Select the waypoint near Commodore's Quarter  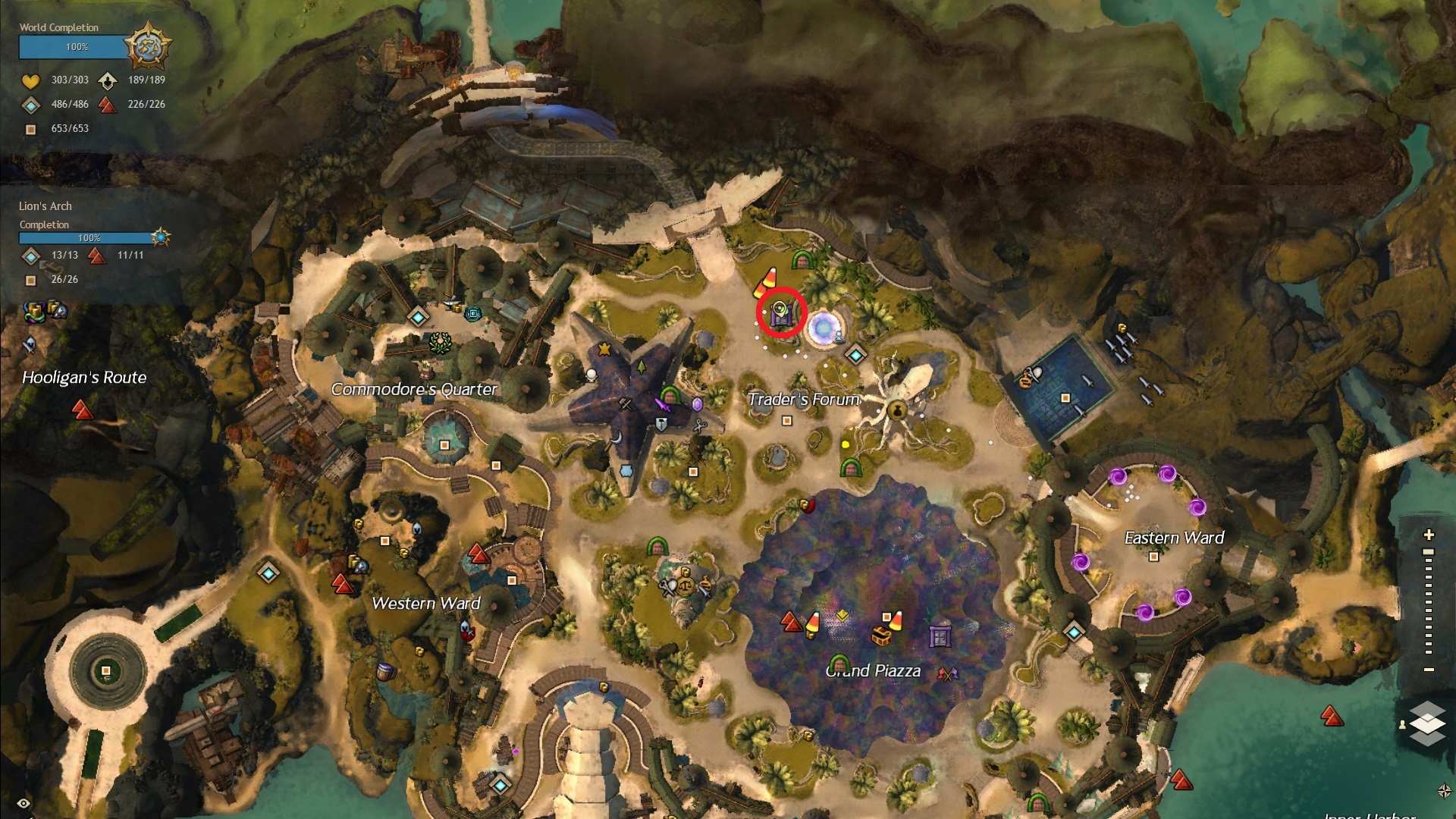point(418,316)
